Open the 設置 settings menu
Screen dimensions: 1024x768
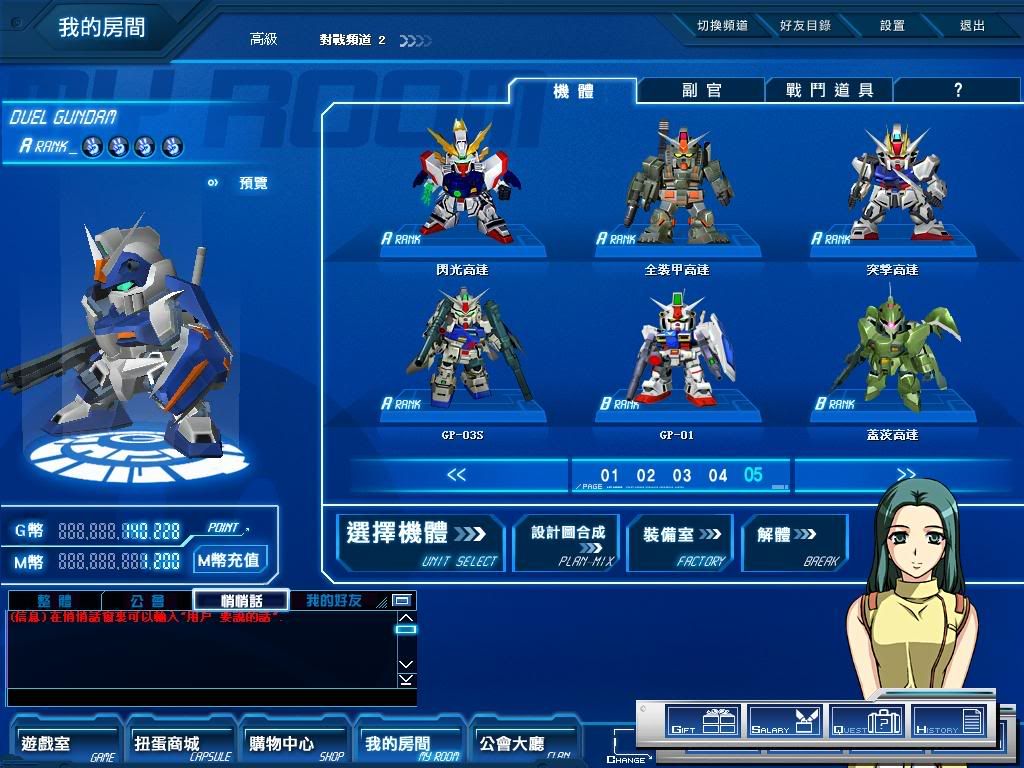coord(892,26)
